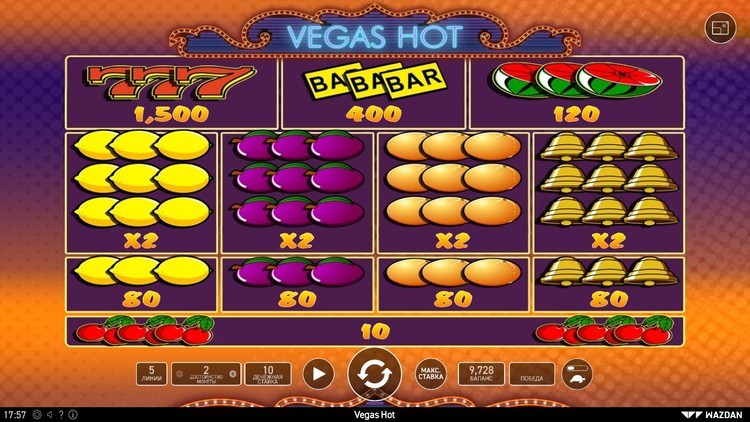Start autoplay with the play arrow button
The height and width of the screenshot is (422, 750).
318,374
